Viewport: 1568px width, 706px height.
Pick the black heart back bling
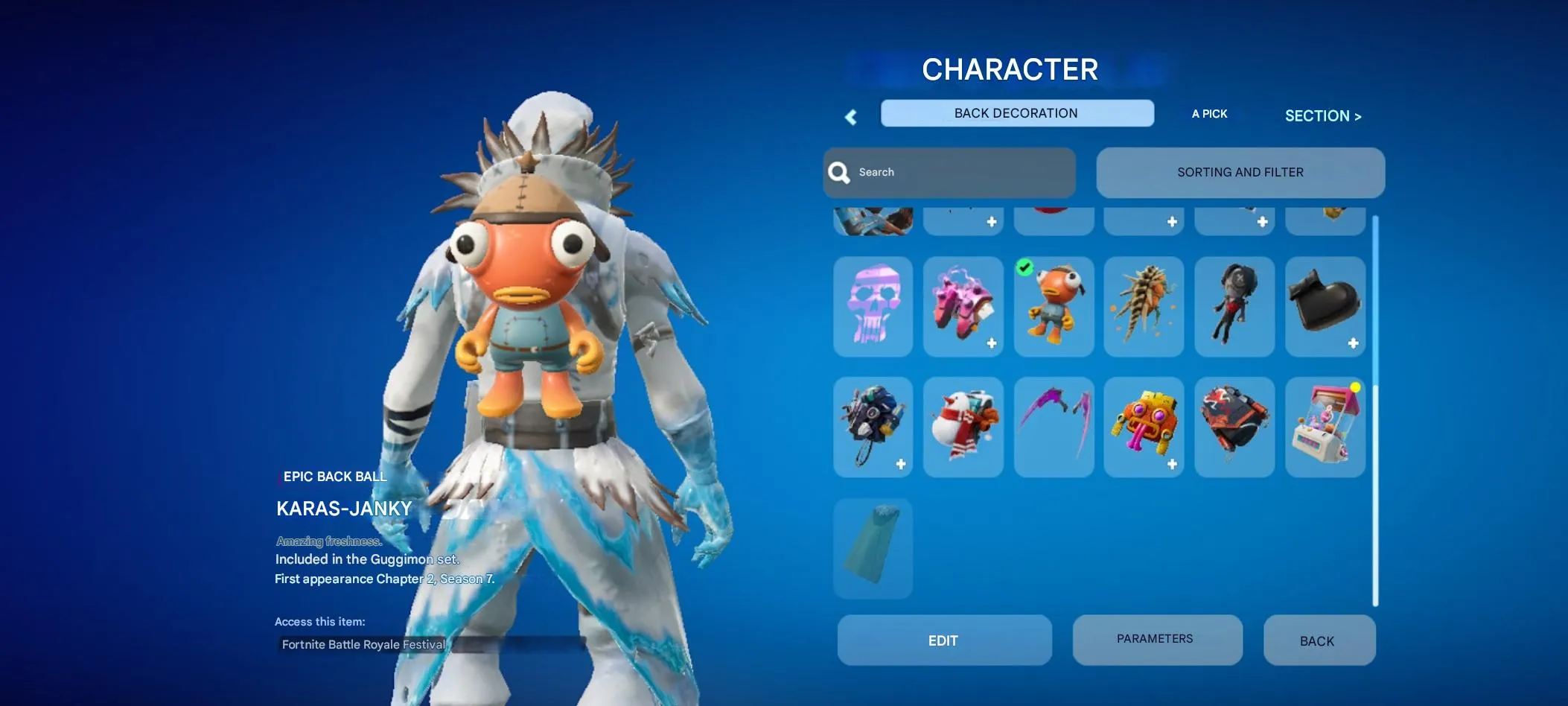1325,307
